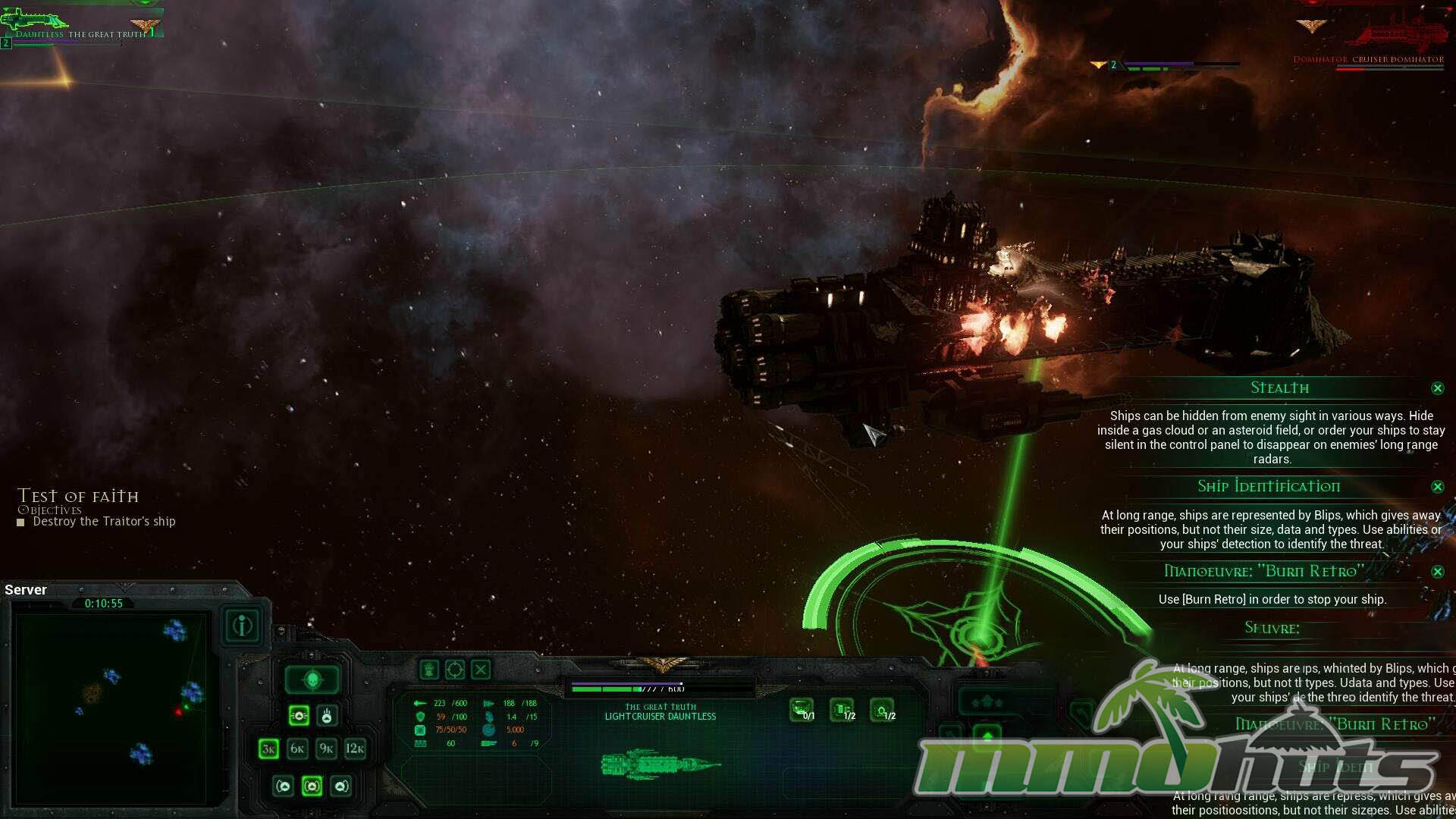The image size is (1456, 819).
Task: Close the Ship Identification tip
Action: click(1437, 487)
